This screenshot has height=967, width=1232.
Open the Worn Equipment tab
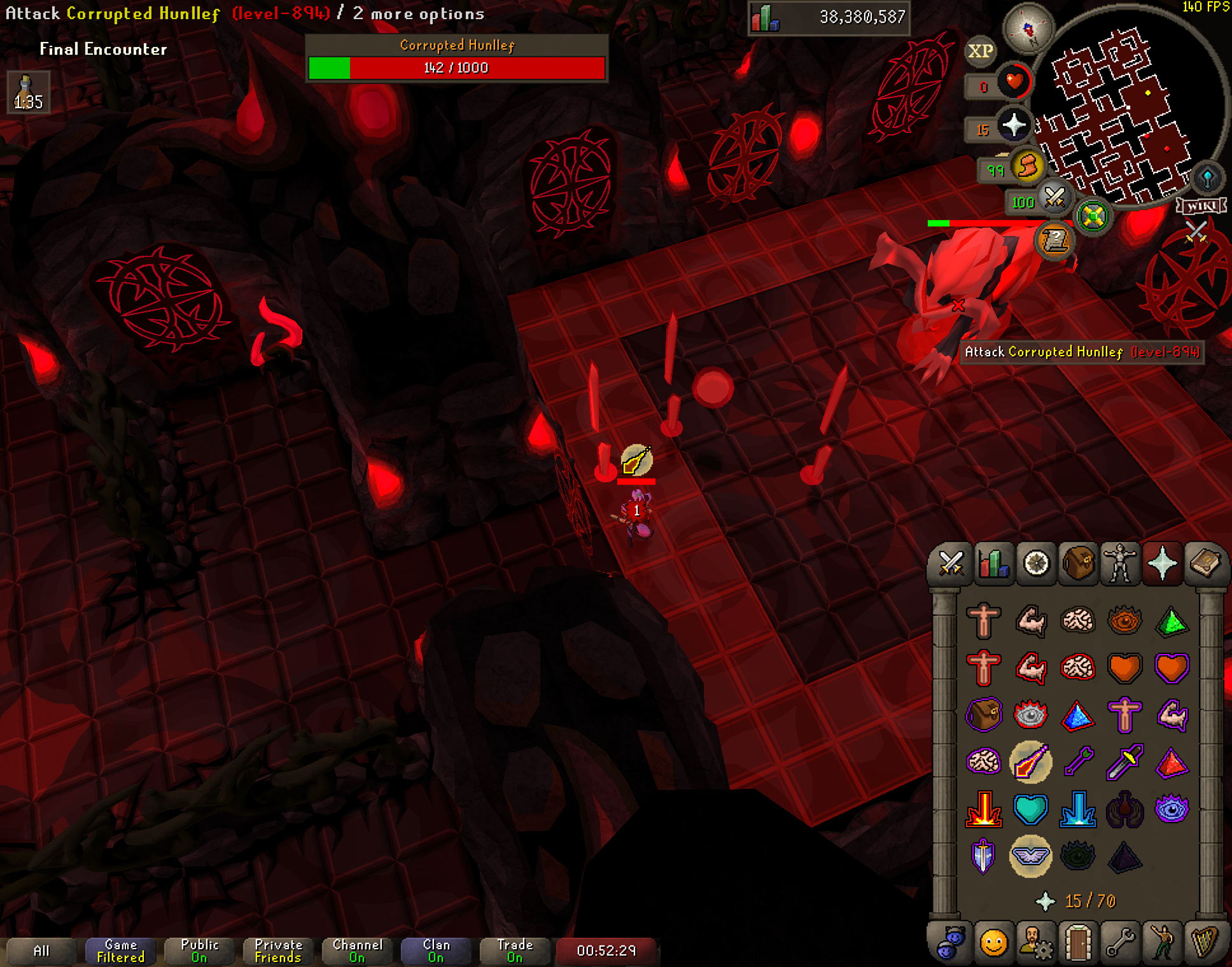pyautogui.click(x=1120, y=563)
